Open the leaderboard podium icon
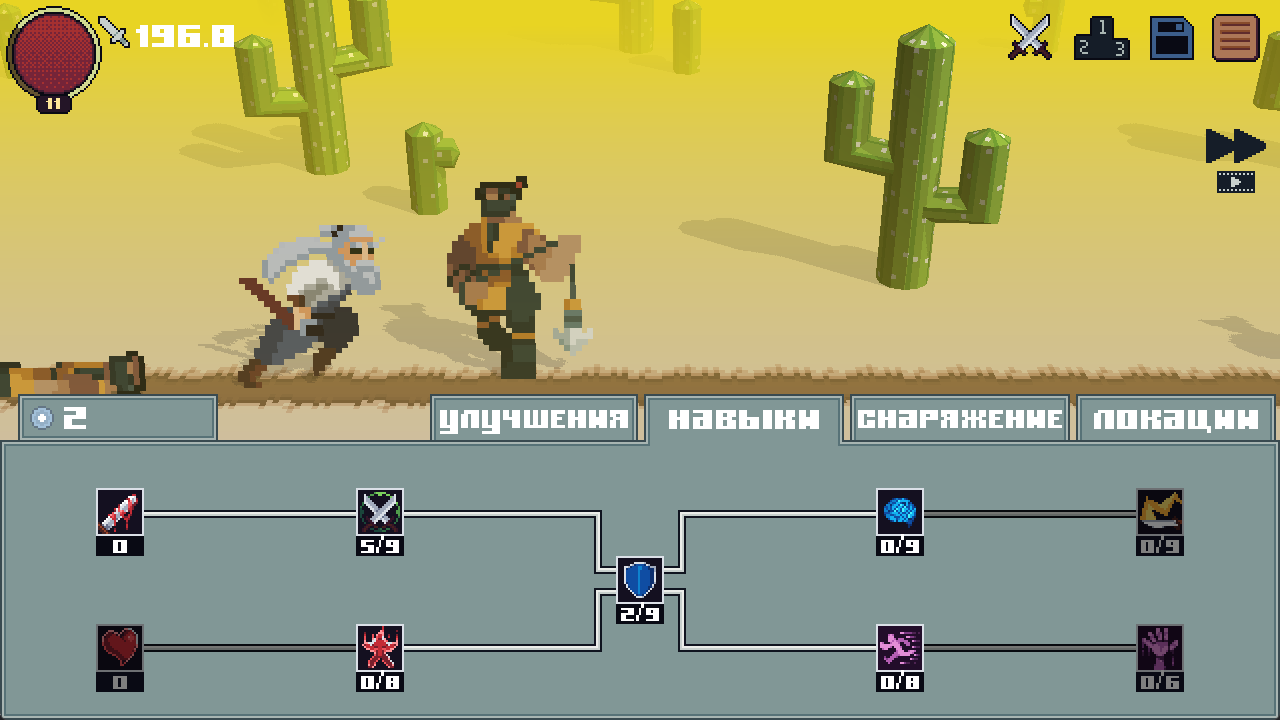The height and width of the screenshot is (720, 1280). (x=1103, y=40)
